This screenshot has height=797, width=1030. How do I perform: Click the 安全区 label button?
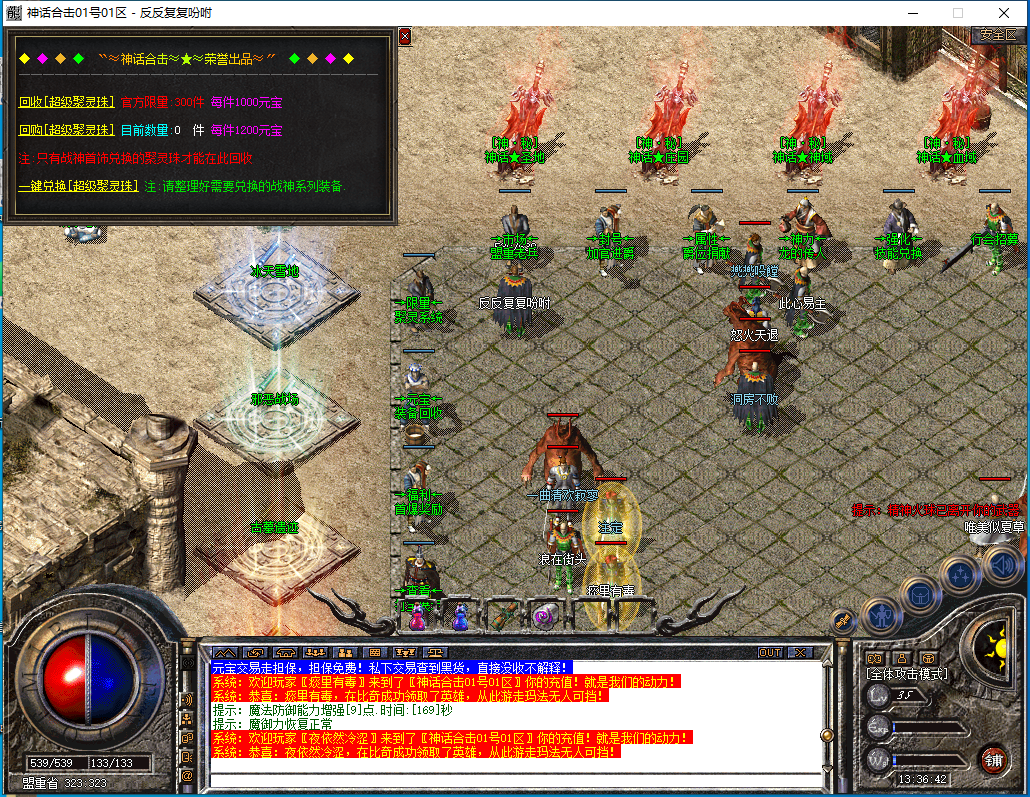coord(997,35)
